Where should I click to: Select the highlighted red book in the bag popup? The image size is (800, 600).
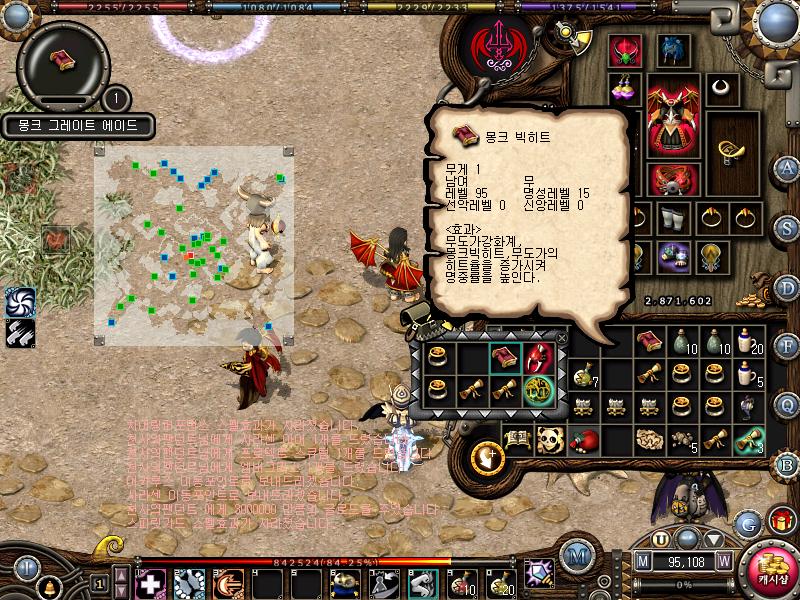pos(504,358)
